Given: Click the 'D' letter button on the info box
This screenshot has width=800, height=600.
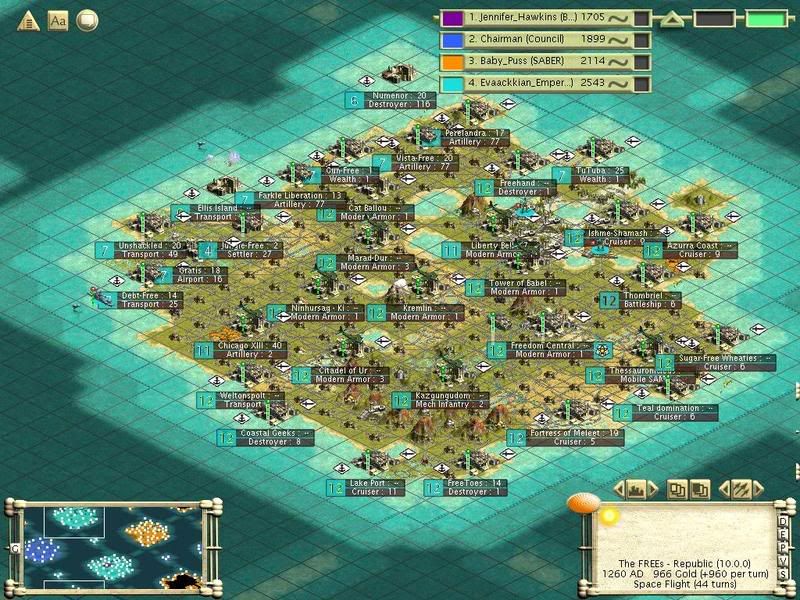Looking at the screenshot, I should [785, 521].
